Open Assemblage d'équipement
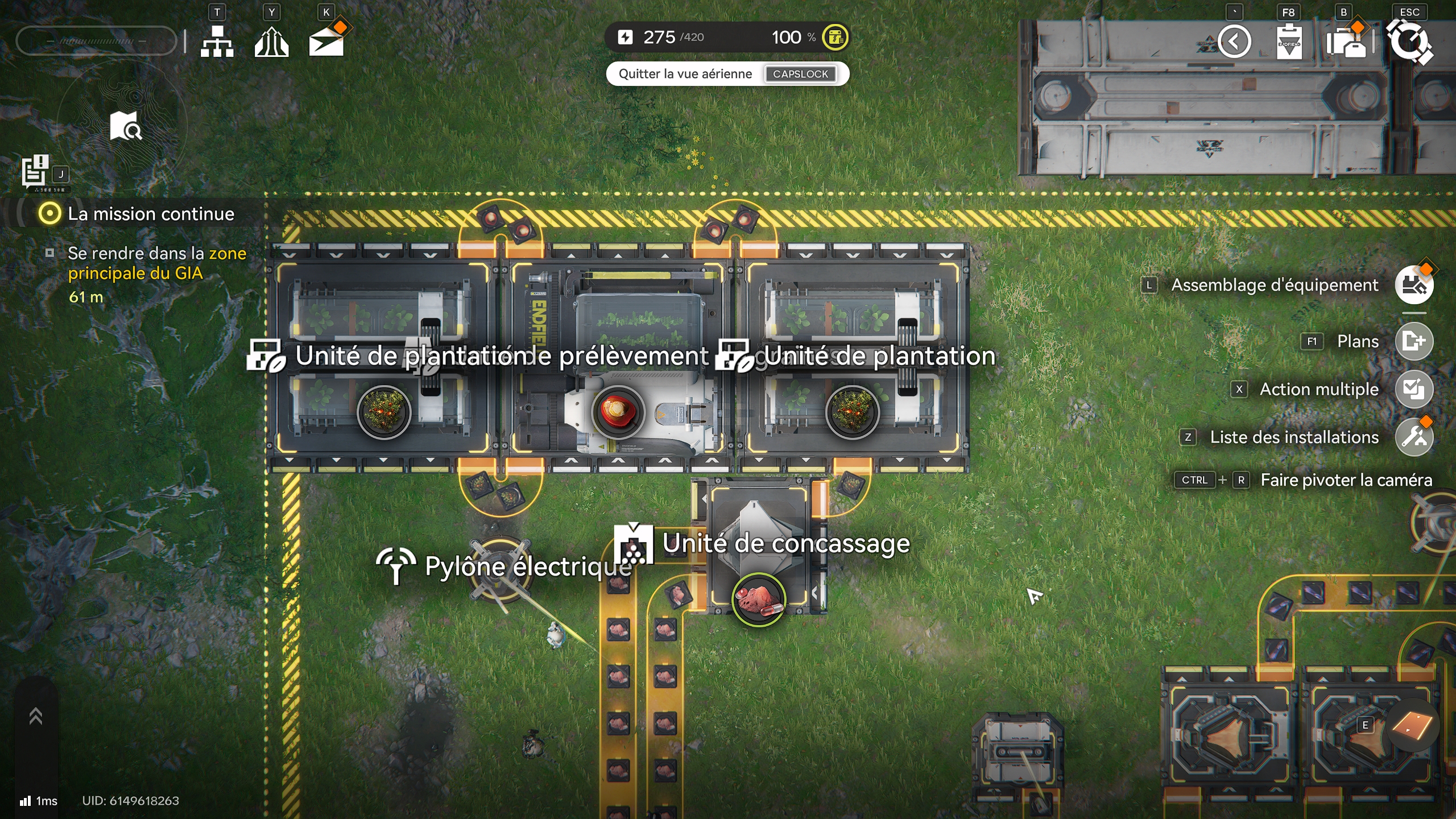 (1414, 285)
